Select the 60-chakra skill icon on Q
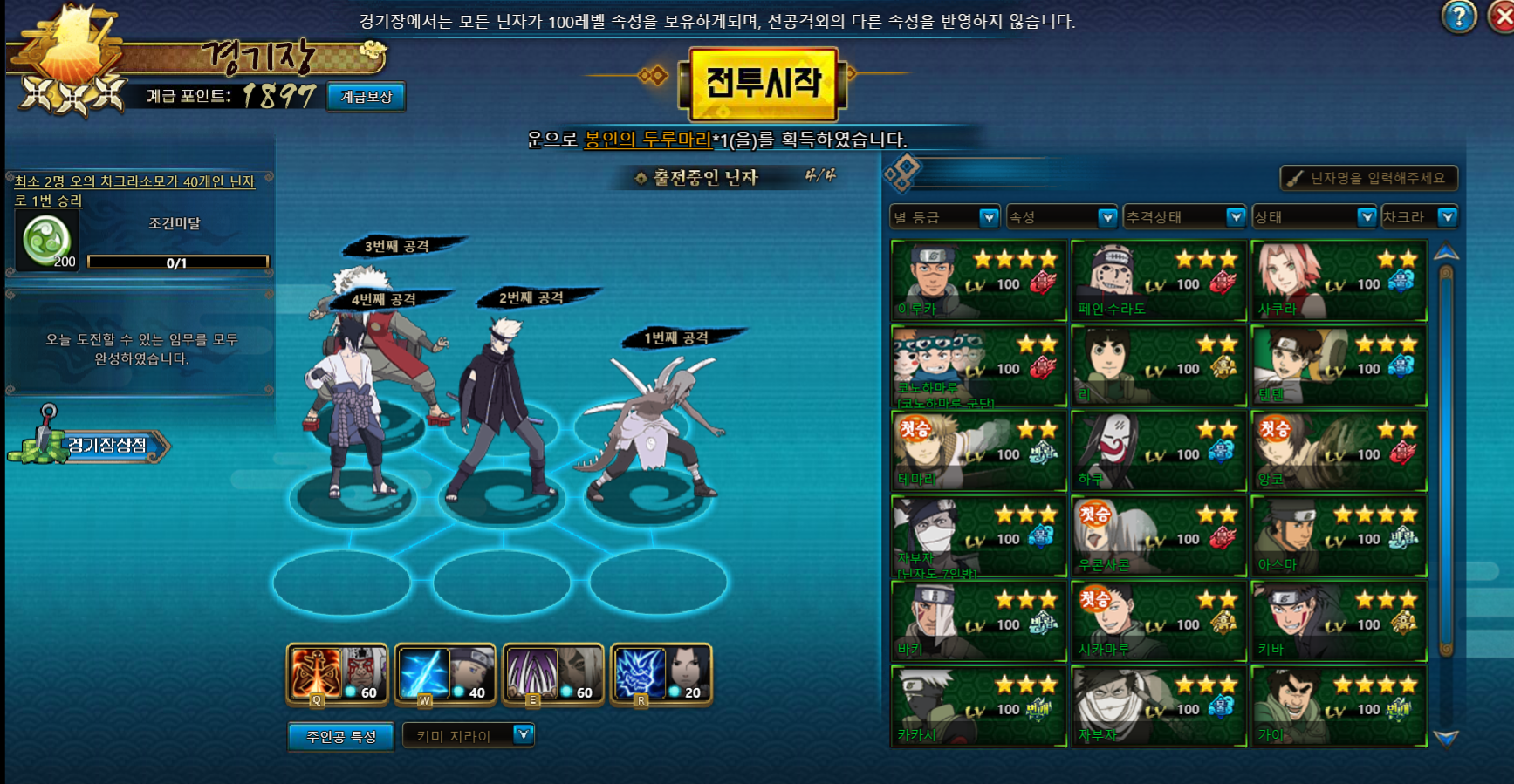The image size is (1514, 784). (x=338, y=673)
